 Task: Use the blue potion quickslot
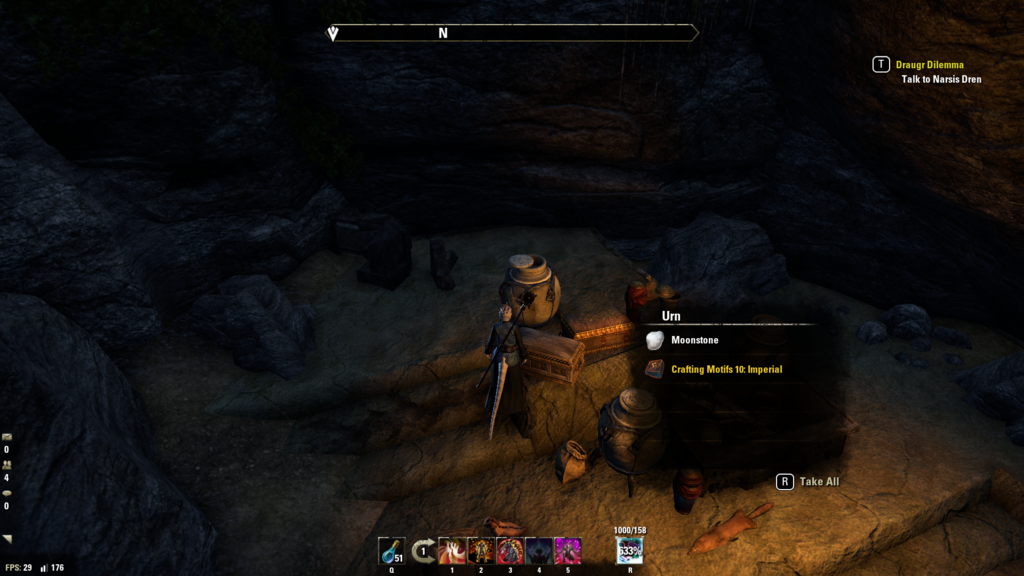[391, 551]
